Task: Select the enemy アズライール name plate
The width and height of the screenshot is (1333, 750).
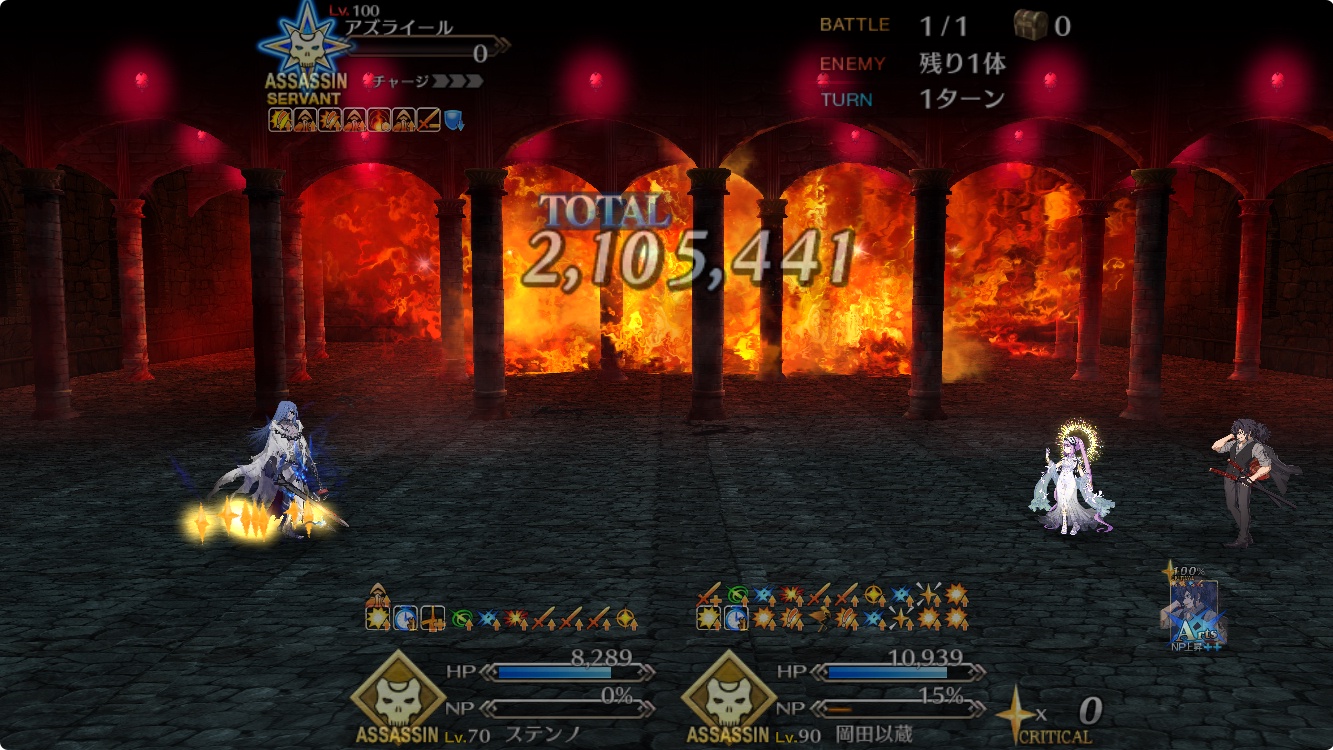Action: (x=399, y=28)
